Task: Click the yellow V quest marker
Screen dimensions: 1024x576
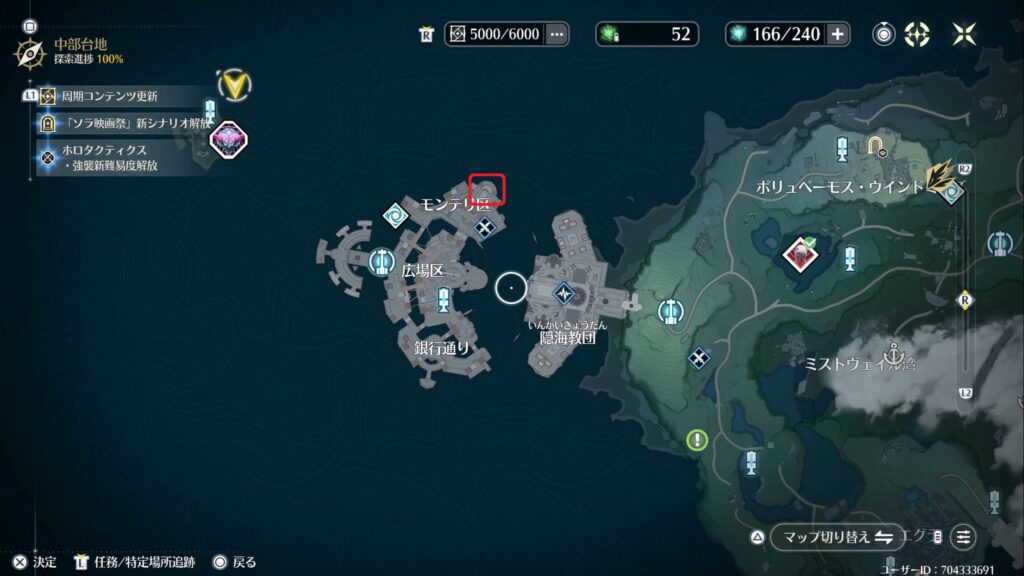Action: click(234, 85)
